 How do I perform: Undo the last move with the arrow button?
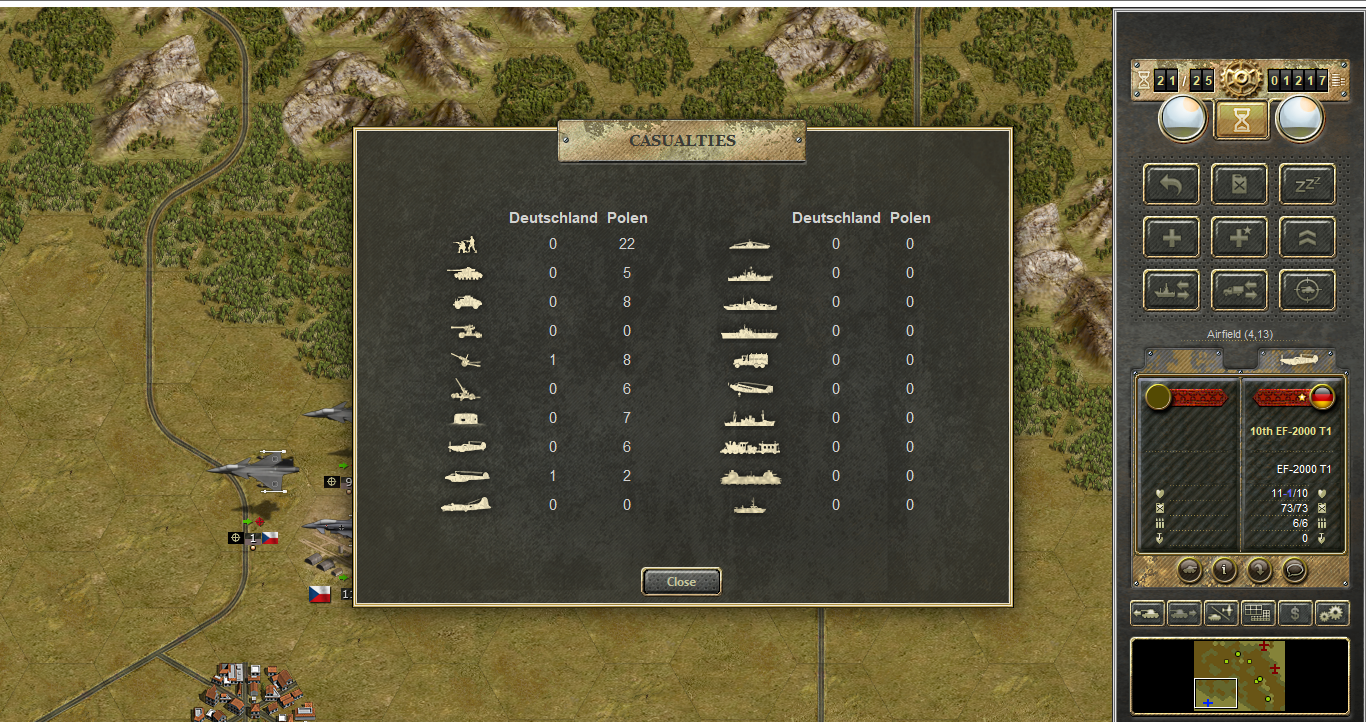(x=1171, y=184)
